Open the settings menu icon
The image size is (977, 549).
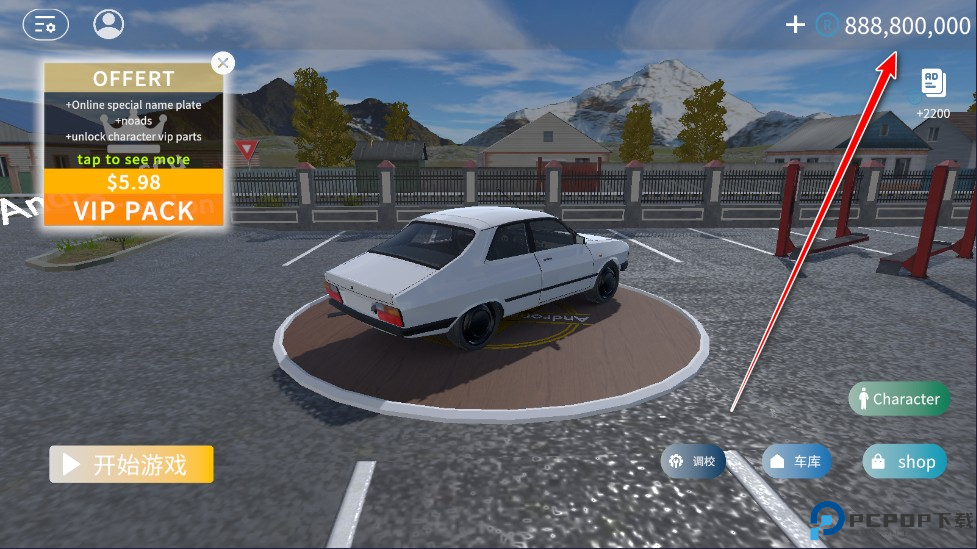pos(45,24)
